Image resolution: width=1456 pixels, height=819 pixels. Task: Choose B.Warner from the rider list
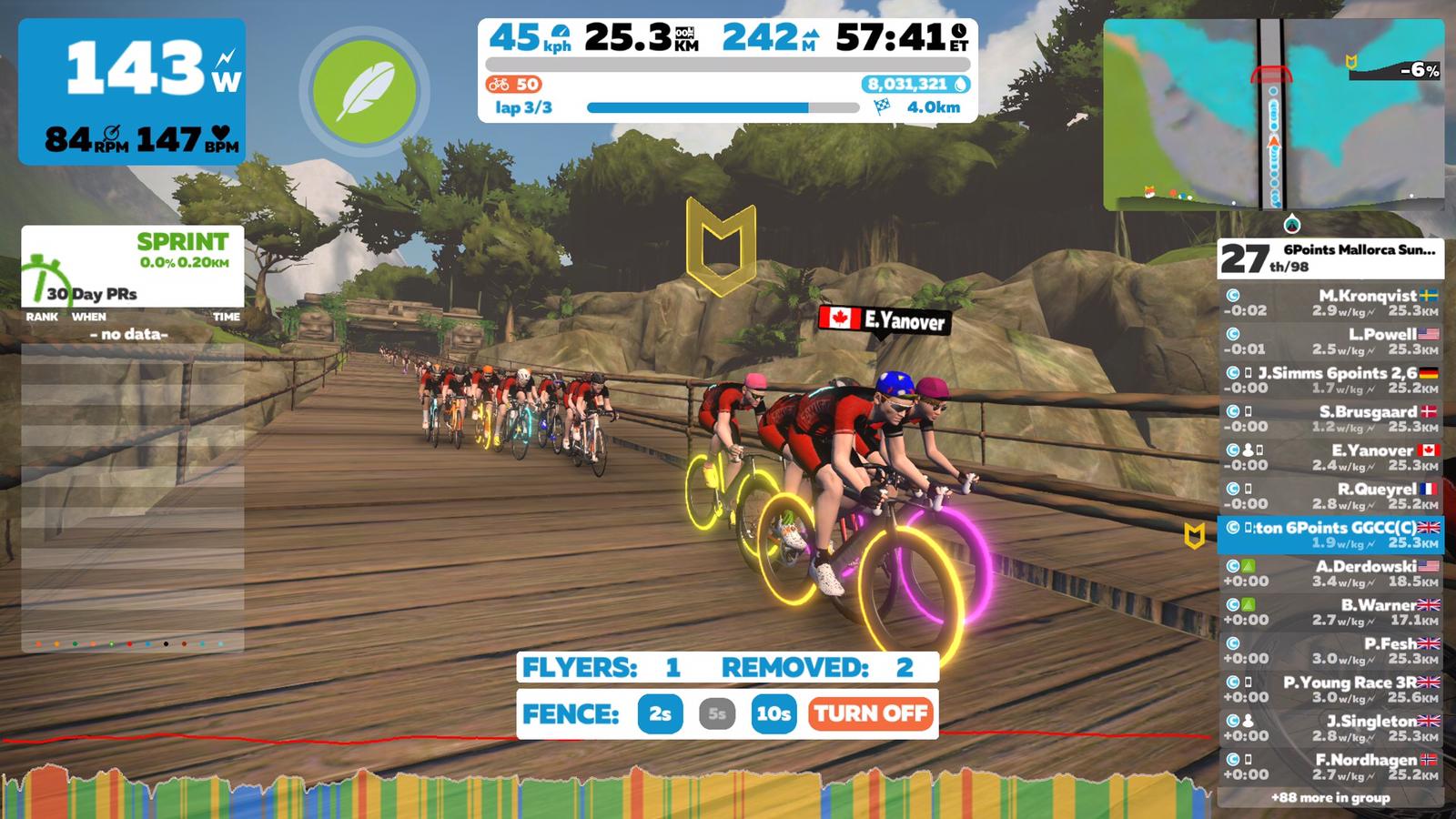pos(1330,612)
